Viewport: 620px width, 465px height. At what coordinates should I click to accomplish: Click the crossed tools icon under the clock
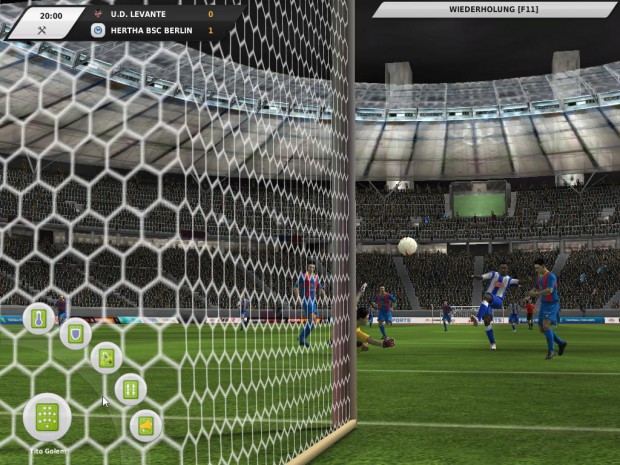42,30
